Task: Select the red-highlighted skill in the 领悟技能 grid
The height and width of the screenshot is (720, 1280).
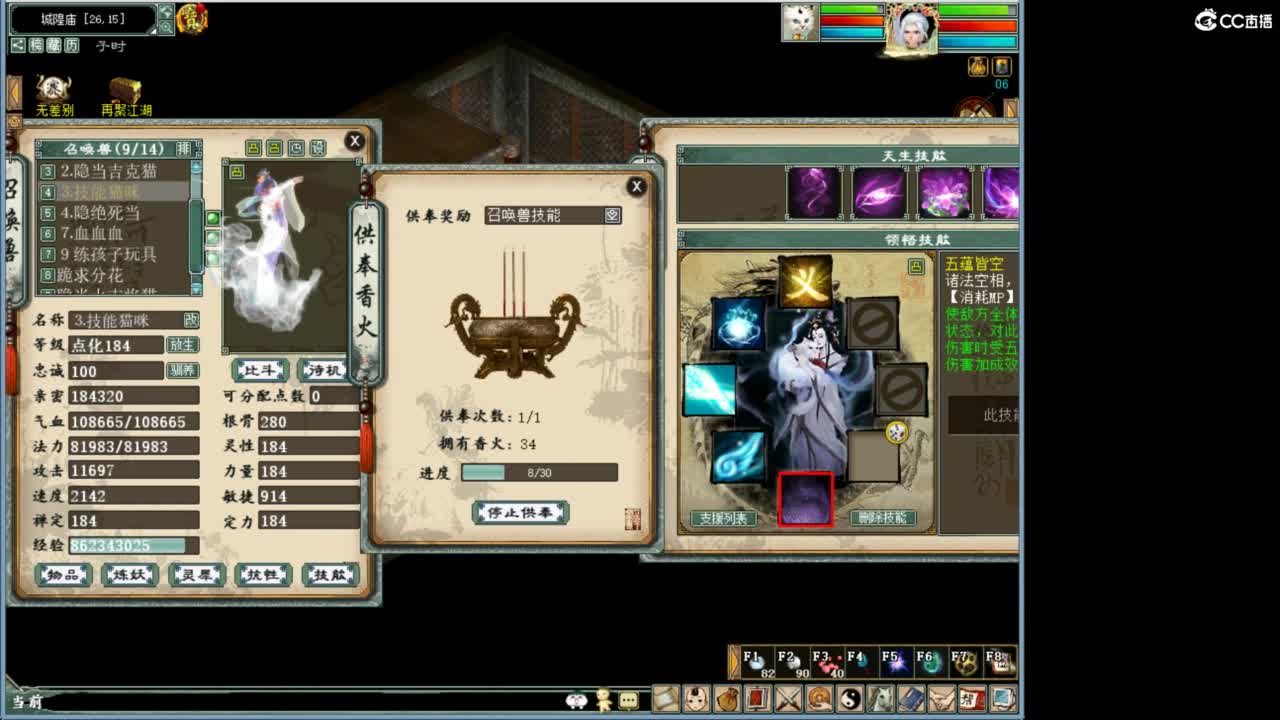Action: [x=805, y=498]
